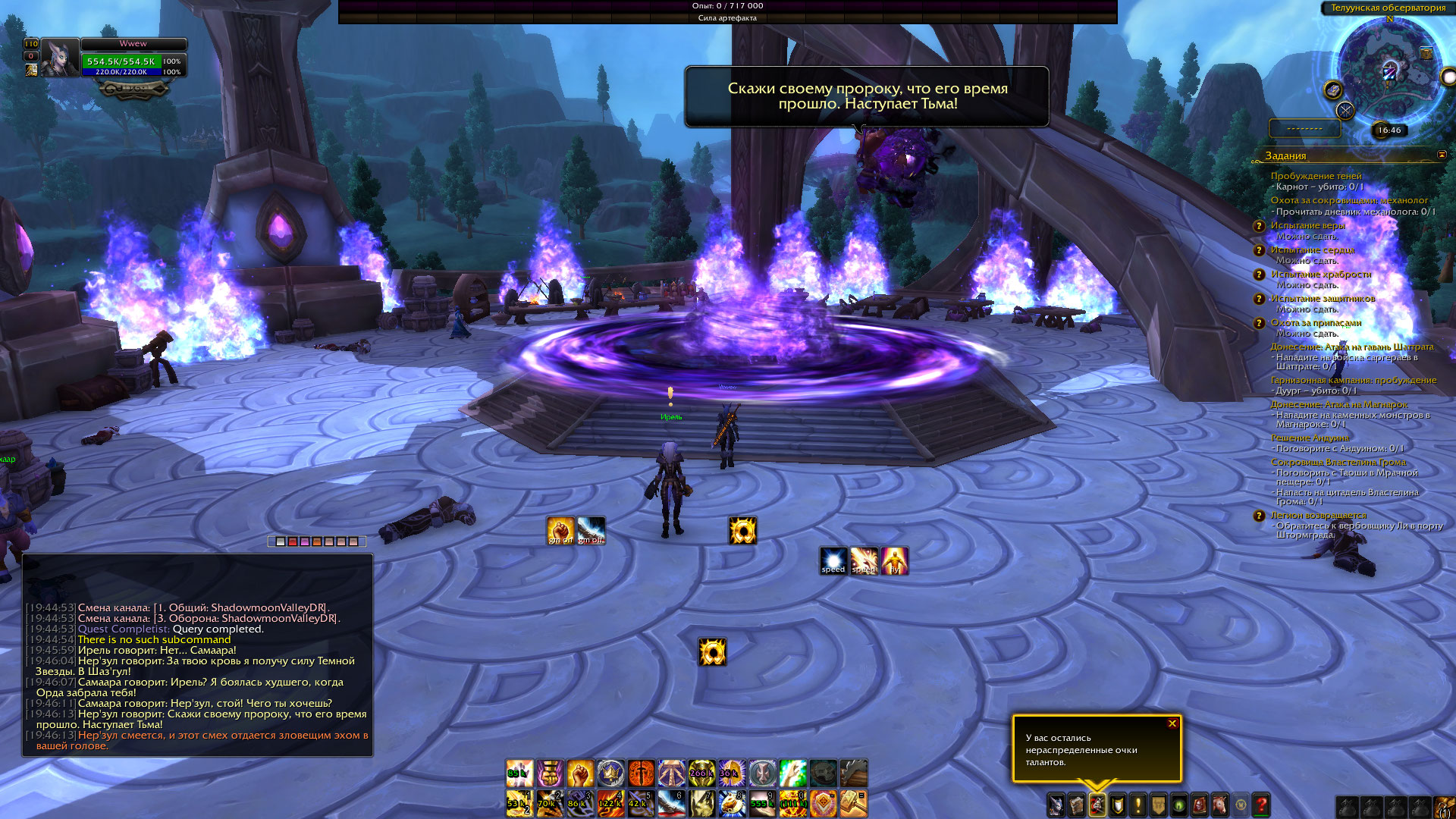Cast the ability in hotbar slot 4
The width and height of the screenshot is (1456, 819).
point(610,803)
